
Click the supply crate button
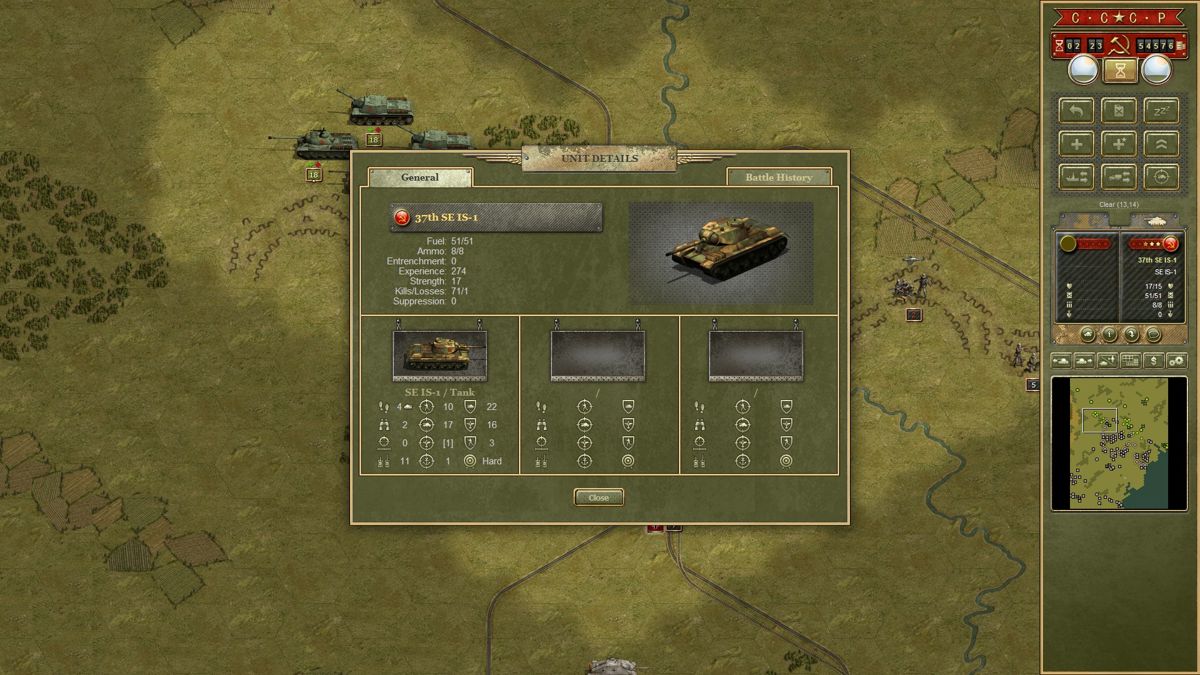1118,110
